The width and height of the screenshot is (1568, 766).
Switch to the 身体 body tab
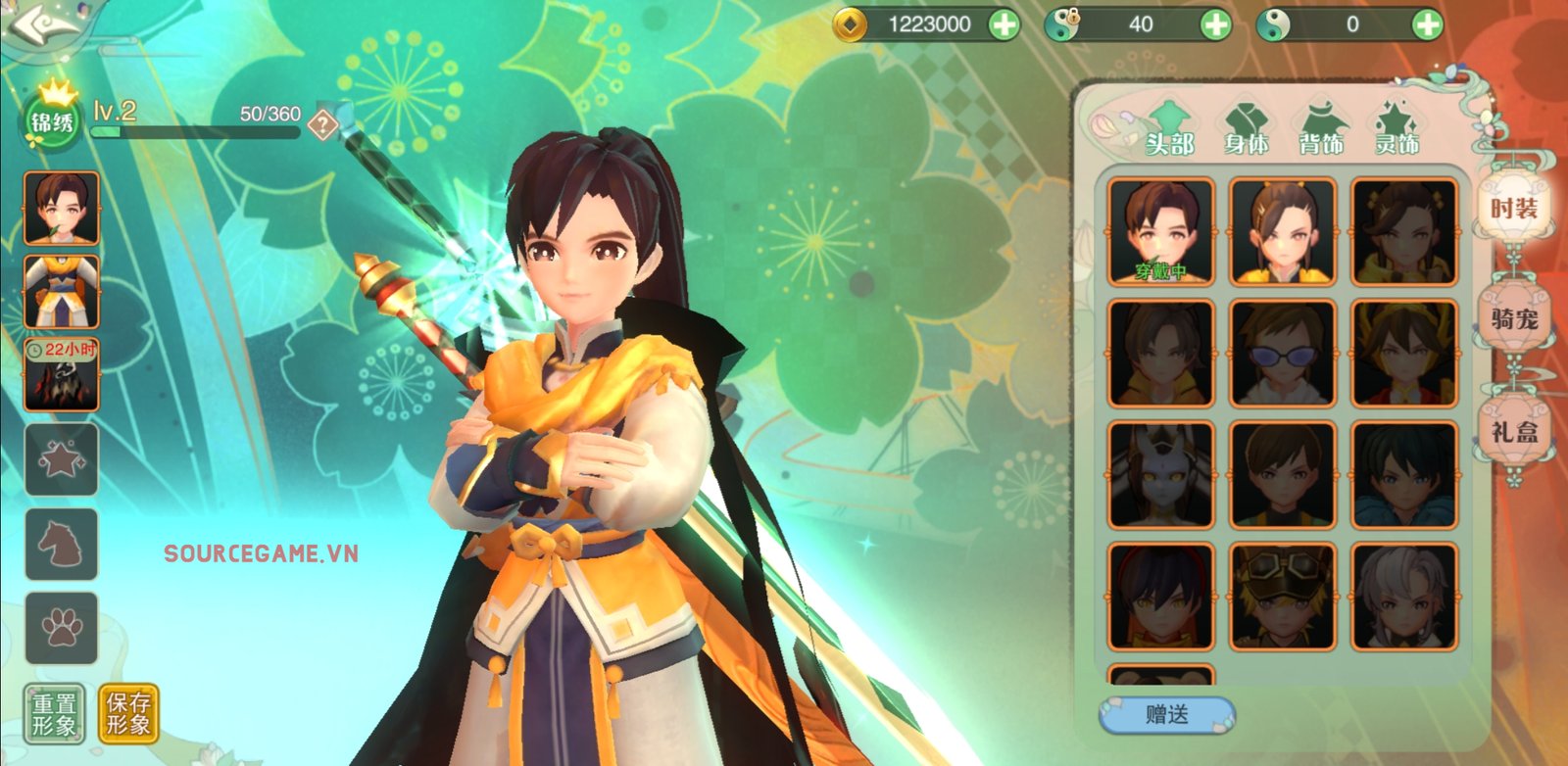point(1246,130)
